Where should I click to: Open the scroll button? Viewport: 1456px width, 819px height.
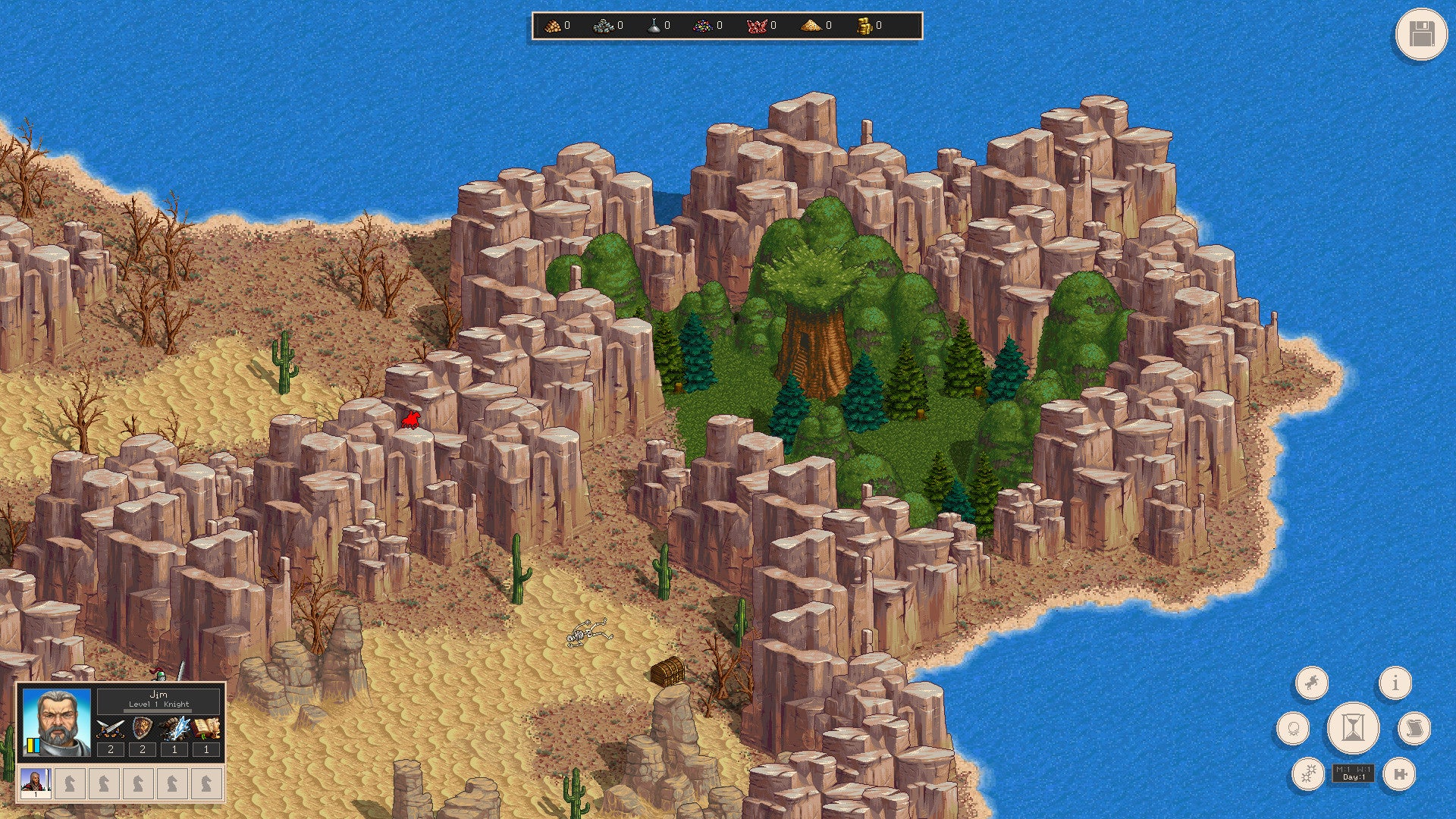coord(1412,729)
